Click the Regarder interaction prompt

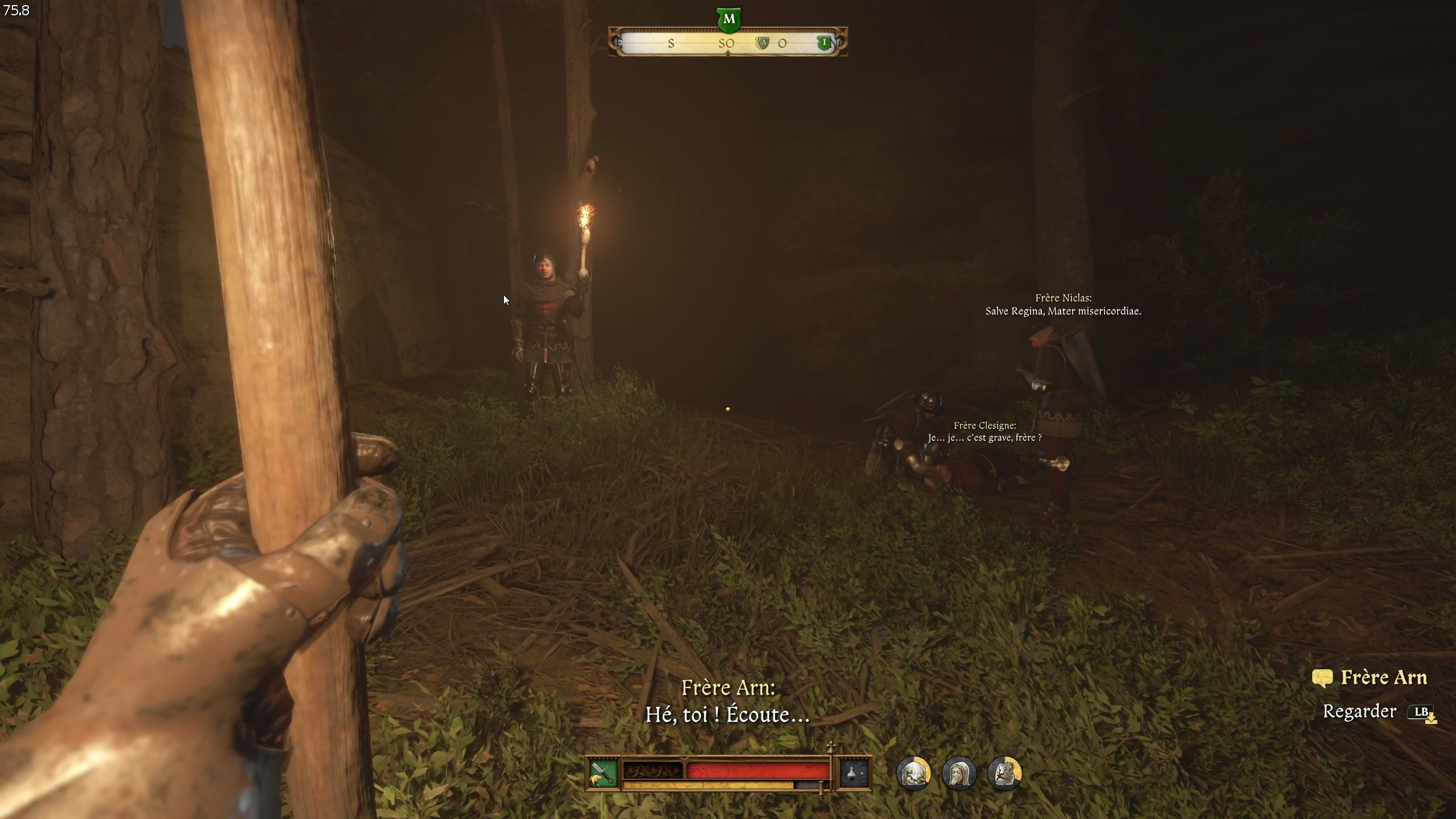point(1359,712)
